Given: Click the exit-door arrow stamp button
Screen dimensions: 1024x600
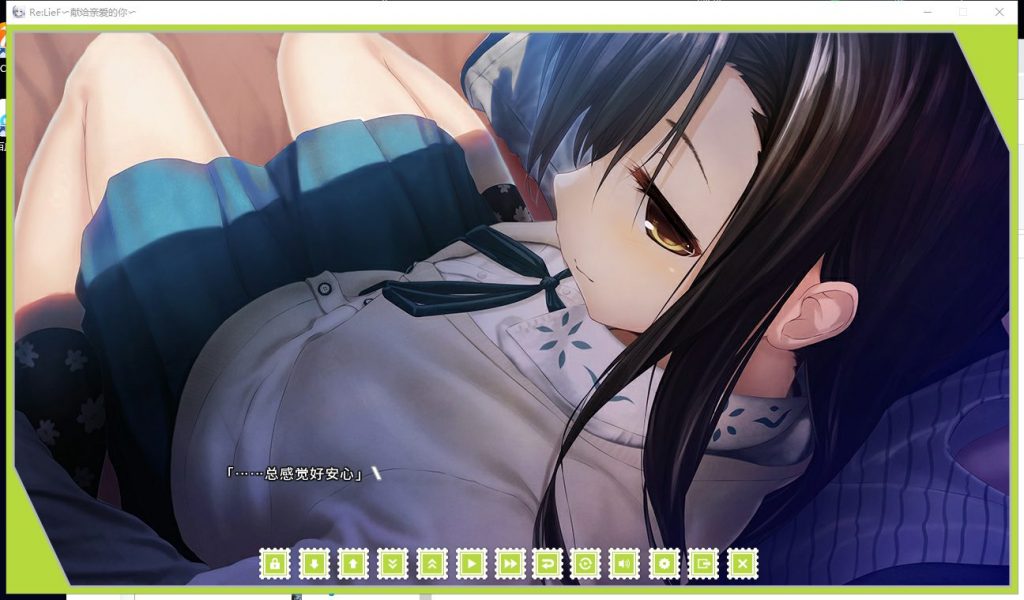Looking at the screenshot, I should (703, 564).
